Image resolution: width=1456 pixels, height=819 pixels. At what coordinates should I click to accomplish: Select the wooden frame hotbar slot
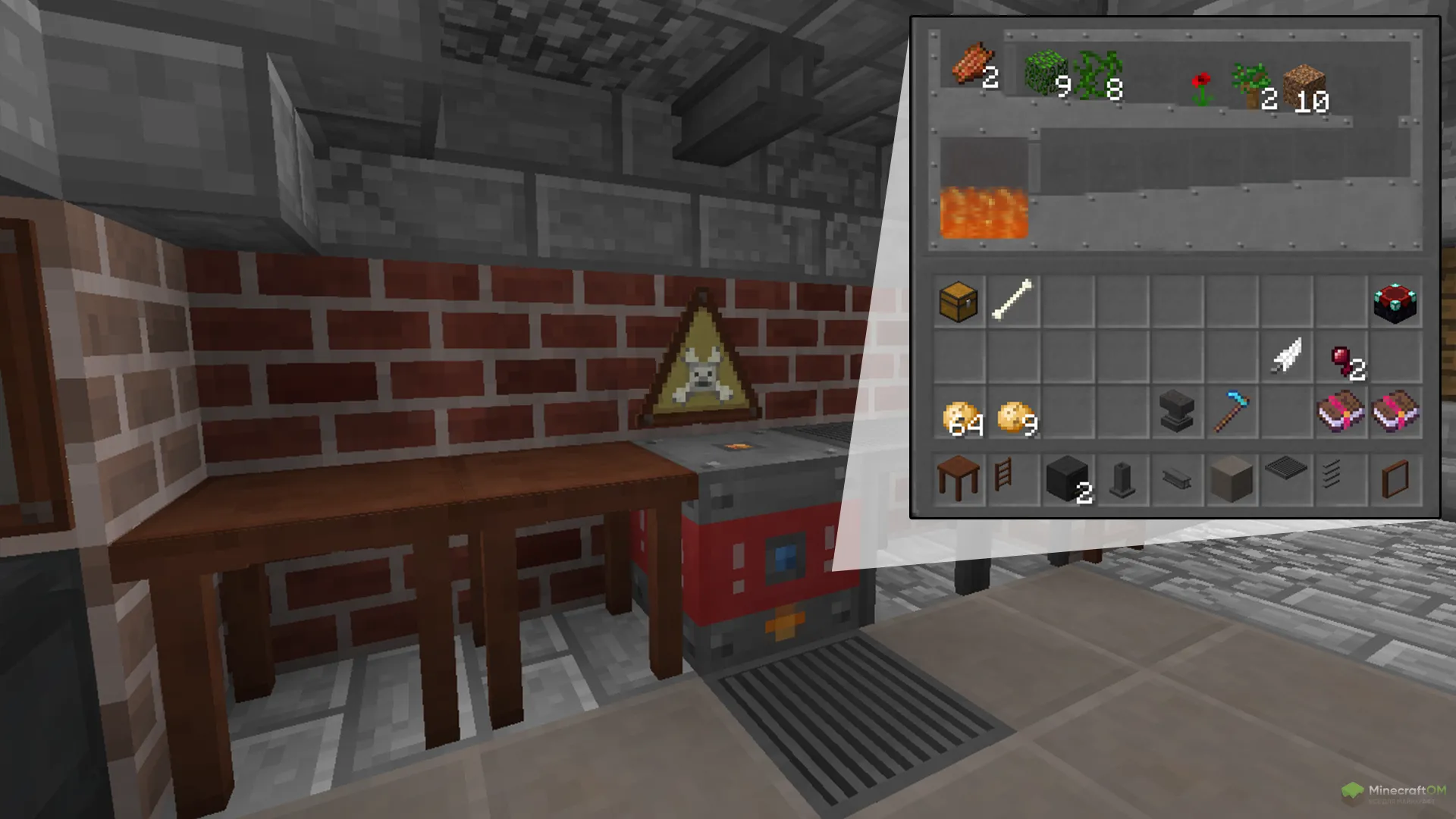click(x=1395, y=479)
